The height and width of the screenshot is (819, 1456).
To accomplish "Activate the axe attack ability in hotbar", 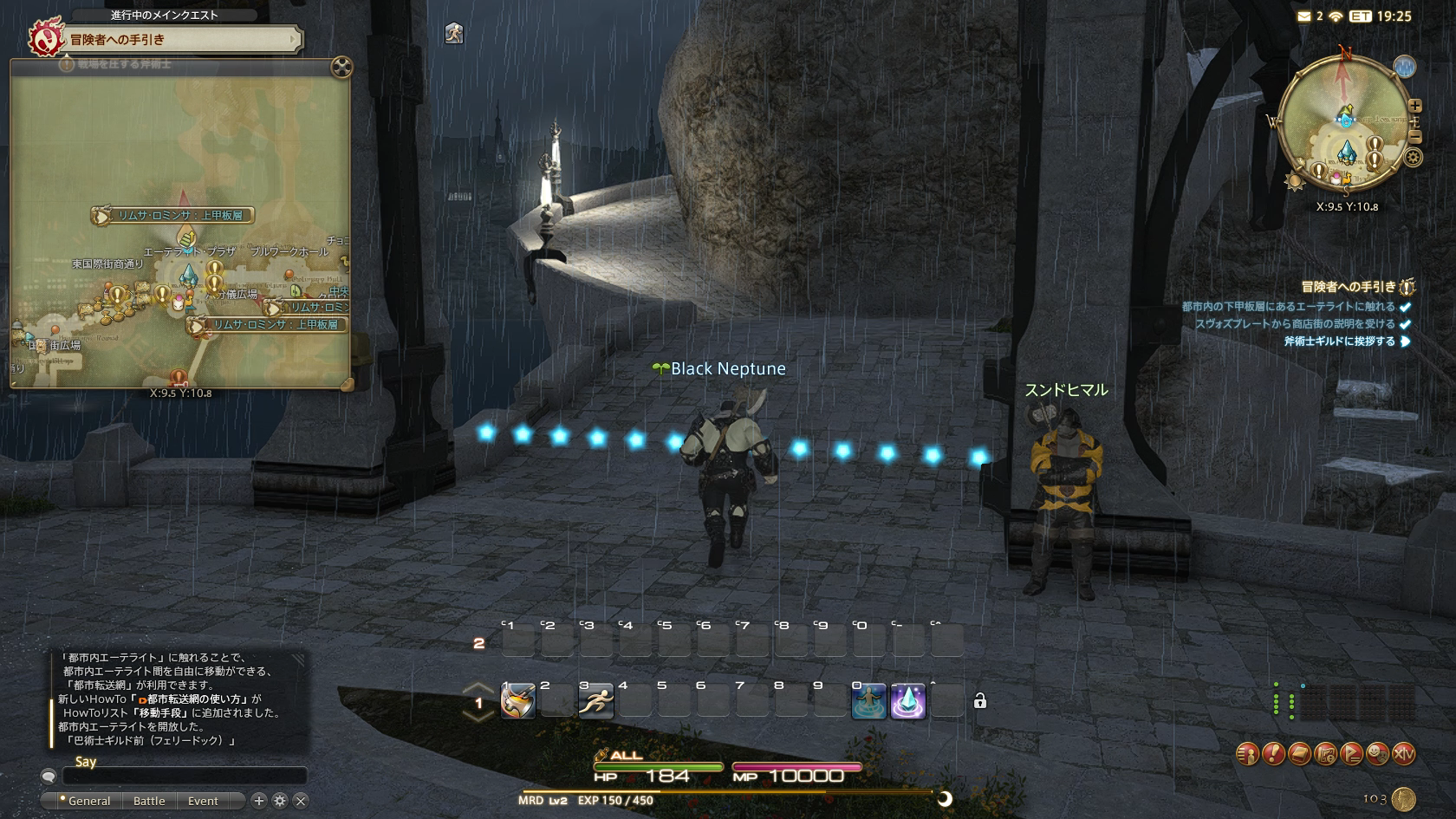I will pyautogui.click(x=517, y=701).
